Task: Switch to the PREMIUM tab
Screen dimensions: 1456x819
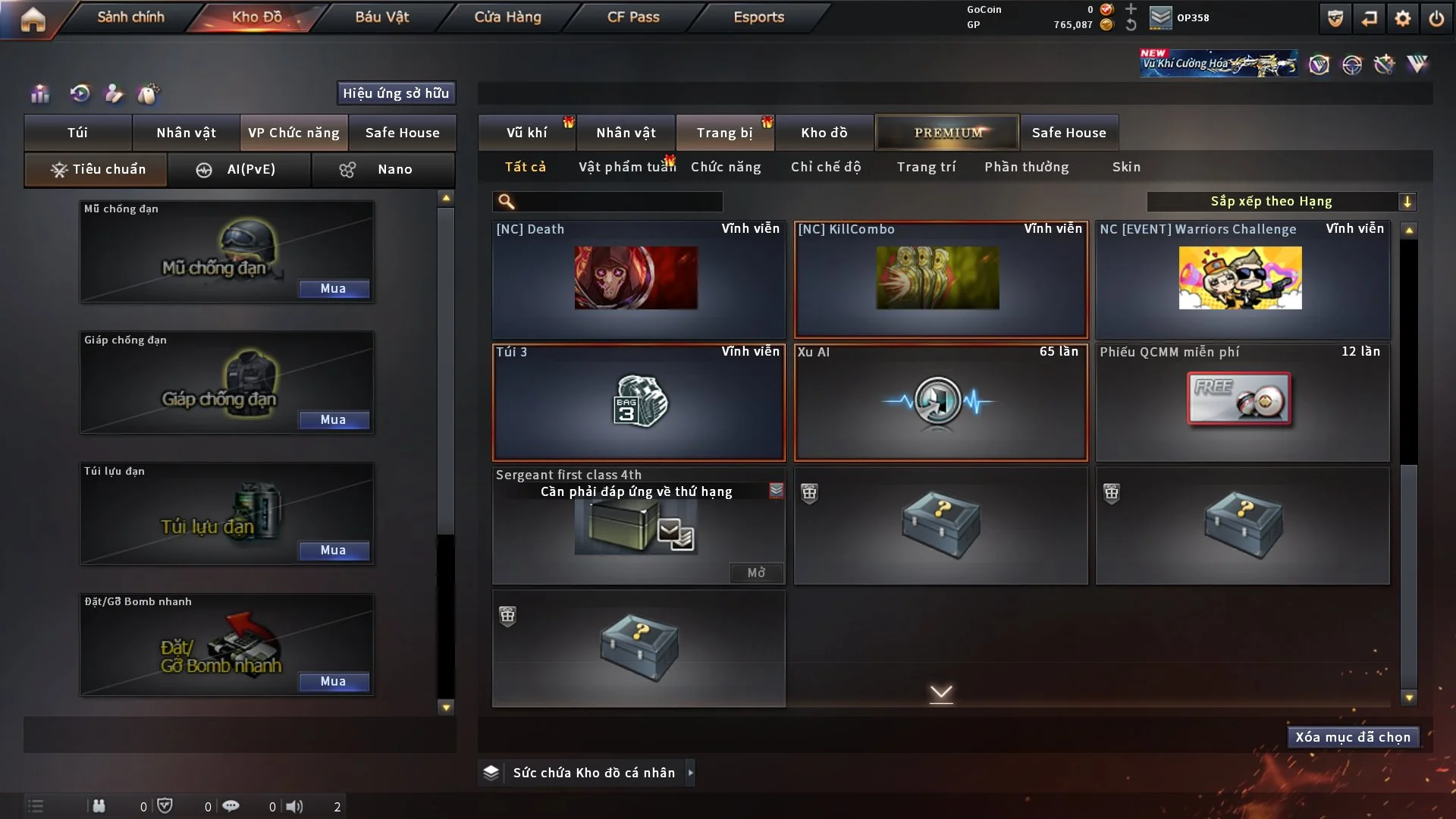Action: pos(947,133)
